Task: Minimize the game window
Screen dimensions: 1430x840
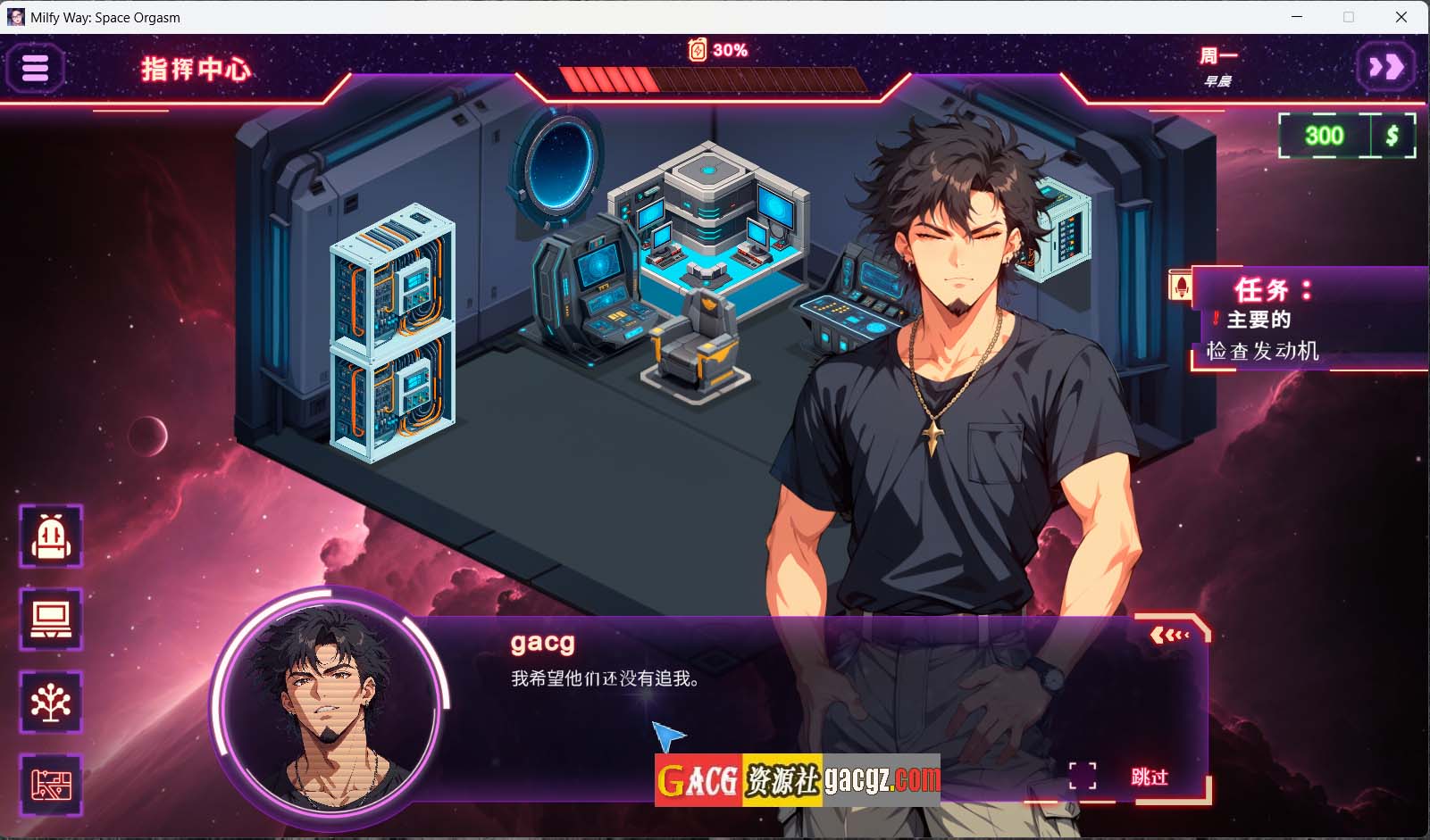Action: pyautogui.click(x=1297, y=17)
